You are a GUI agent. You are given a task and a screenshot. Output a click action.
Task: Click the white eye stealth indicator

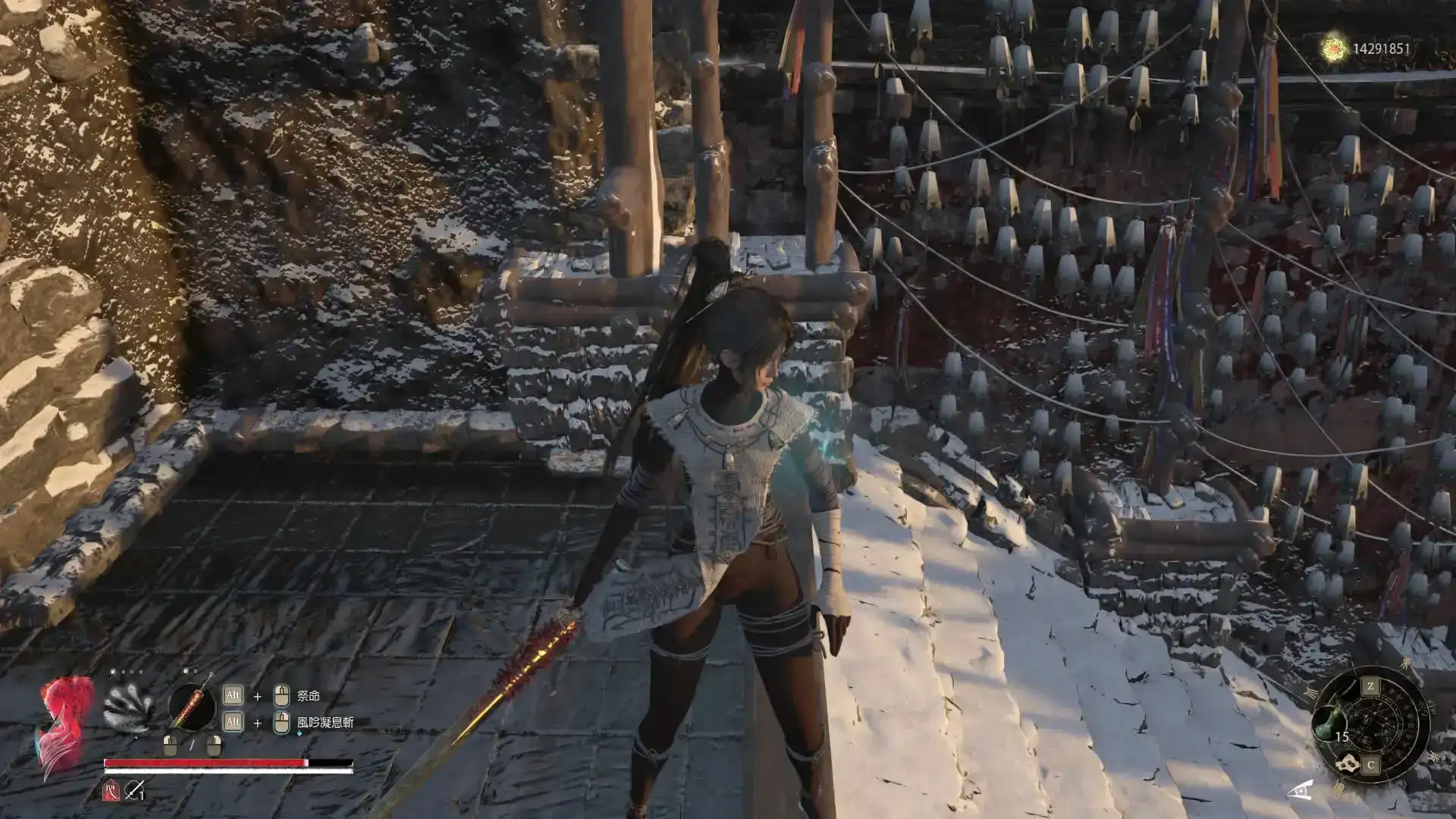pos(1300,790)
